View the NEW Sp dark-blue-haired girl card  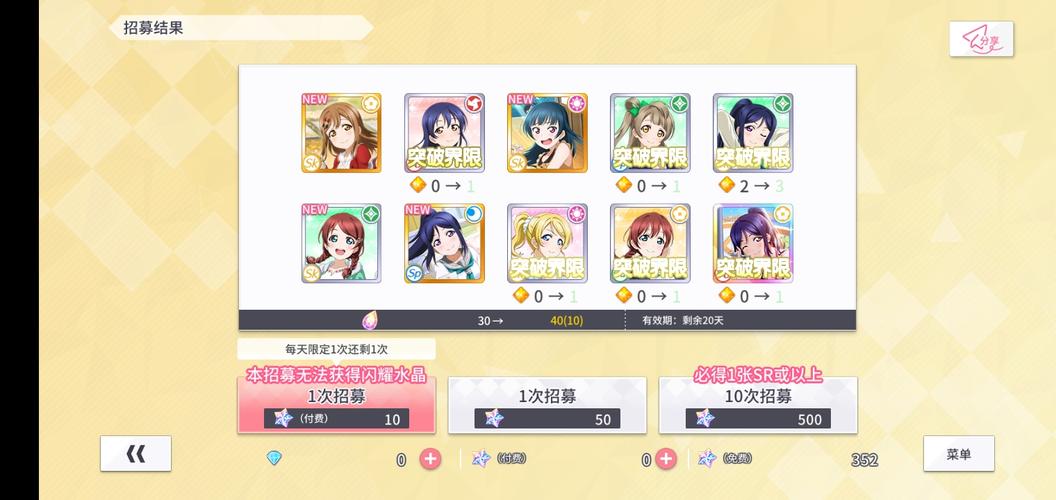(x=444, y=243)
